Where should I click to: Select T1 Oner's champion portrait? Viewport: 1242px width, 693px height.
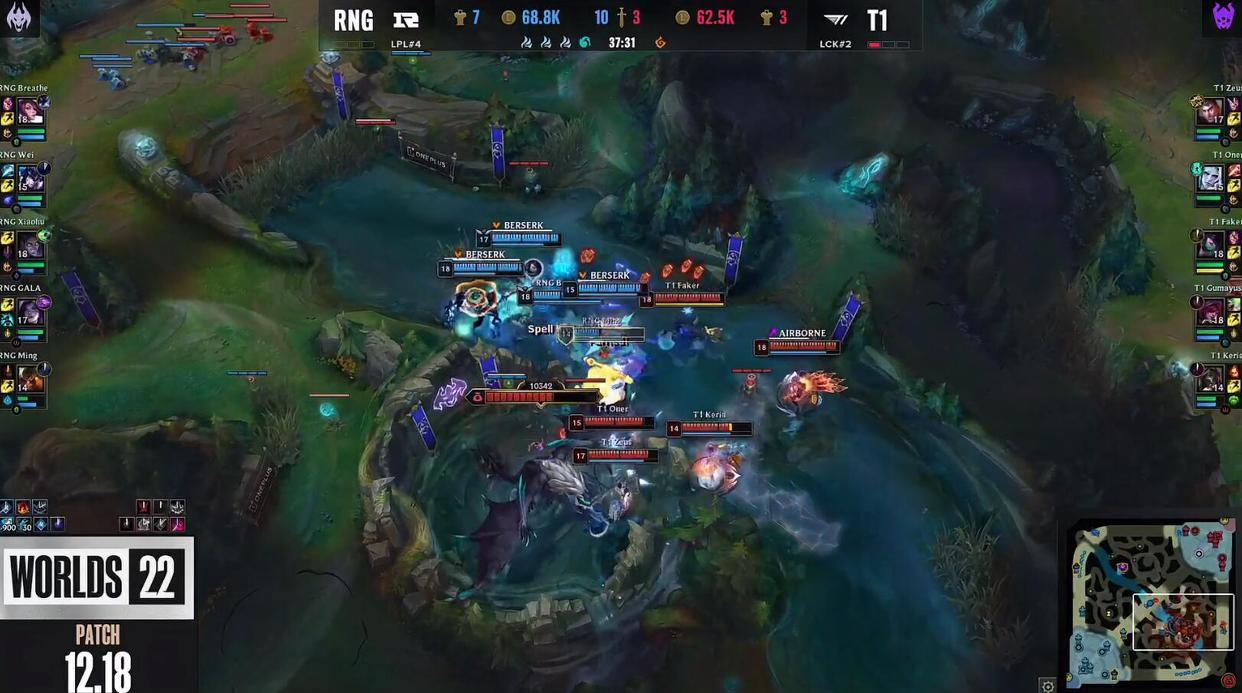click(x=1211, y=178)
